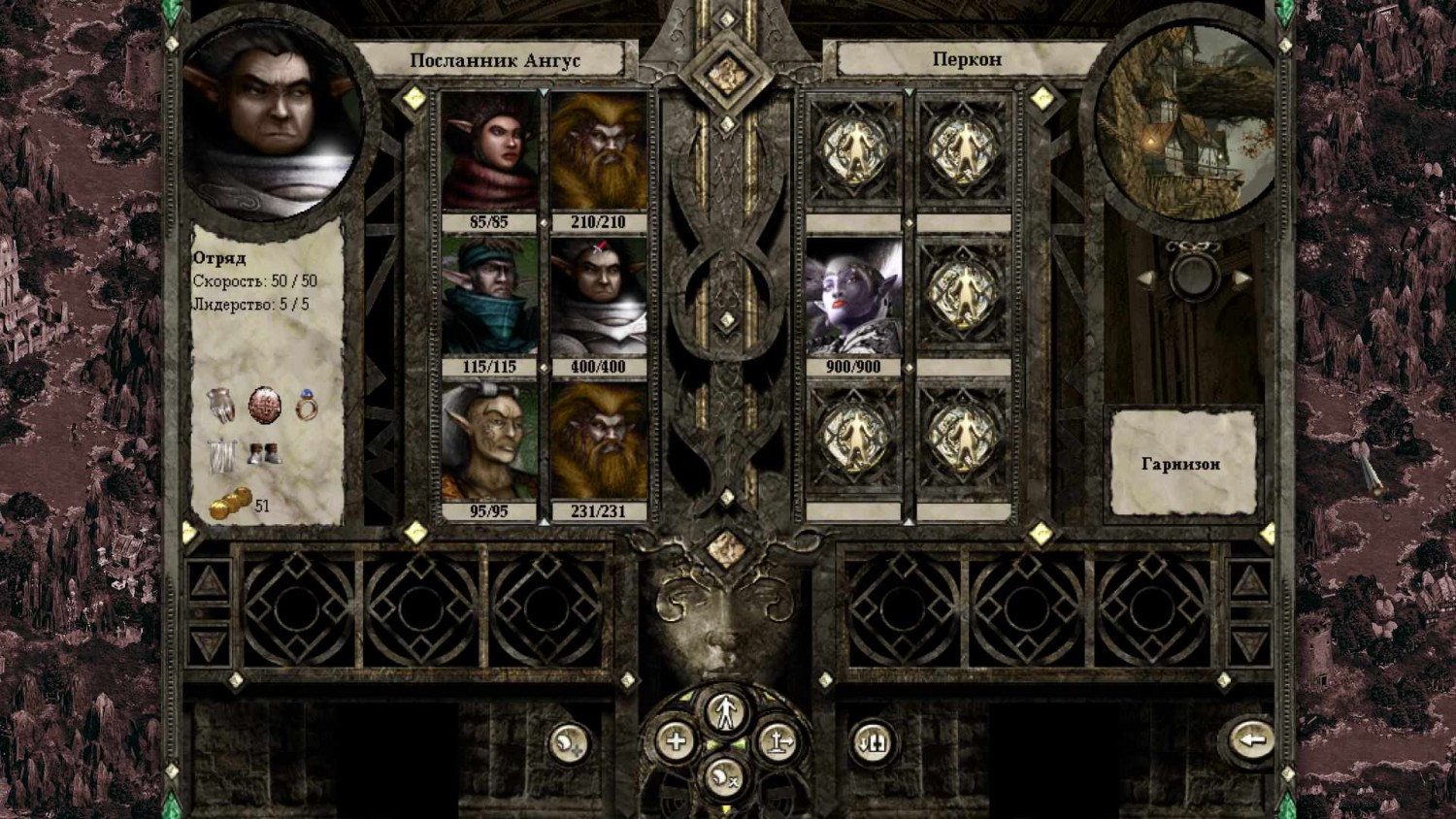
Task: Select the crescent-with-plus button on the left
Action: (568, 741)
